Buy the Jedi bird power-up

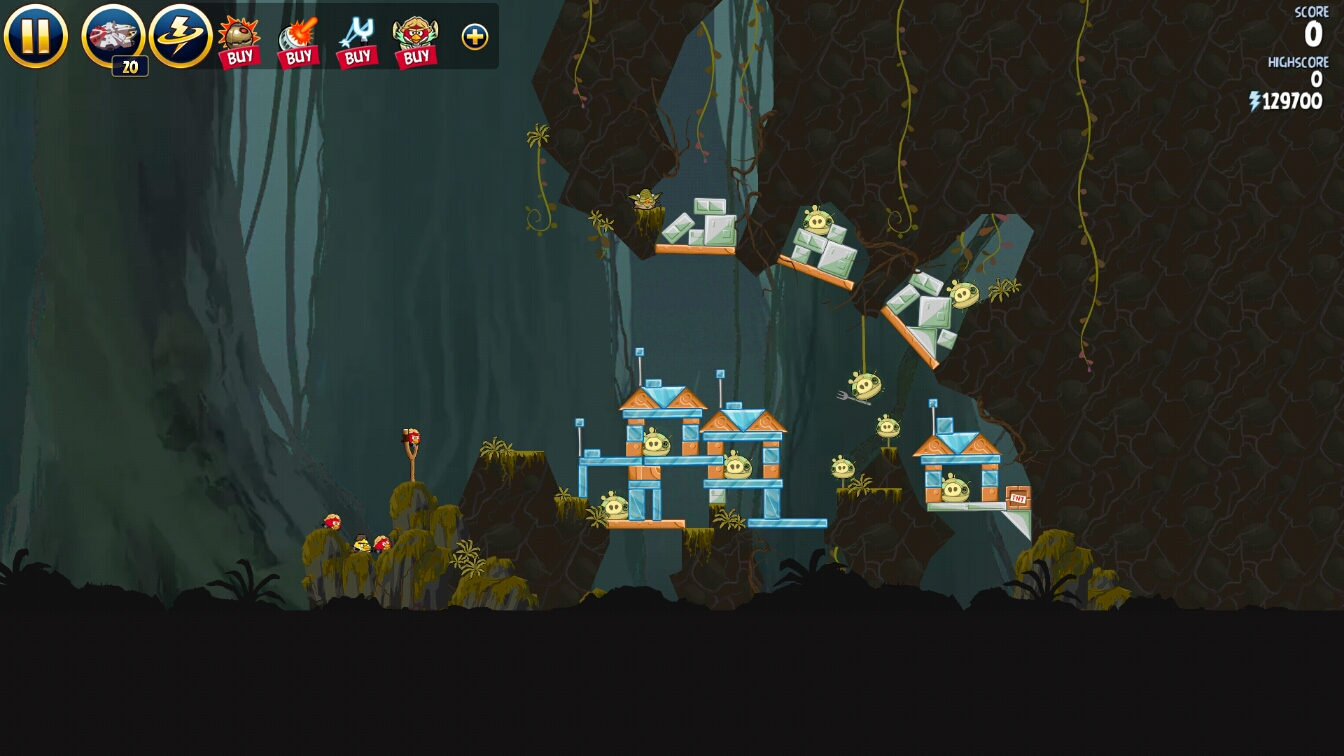point(416,41)
